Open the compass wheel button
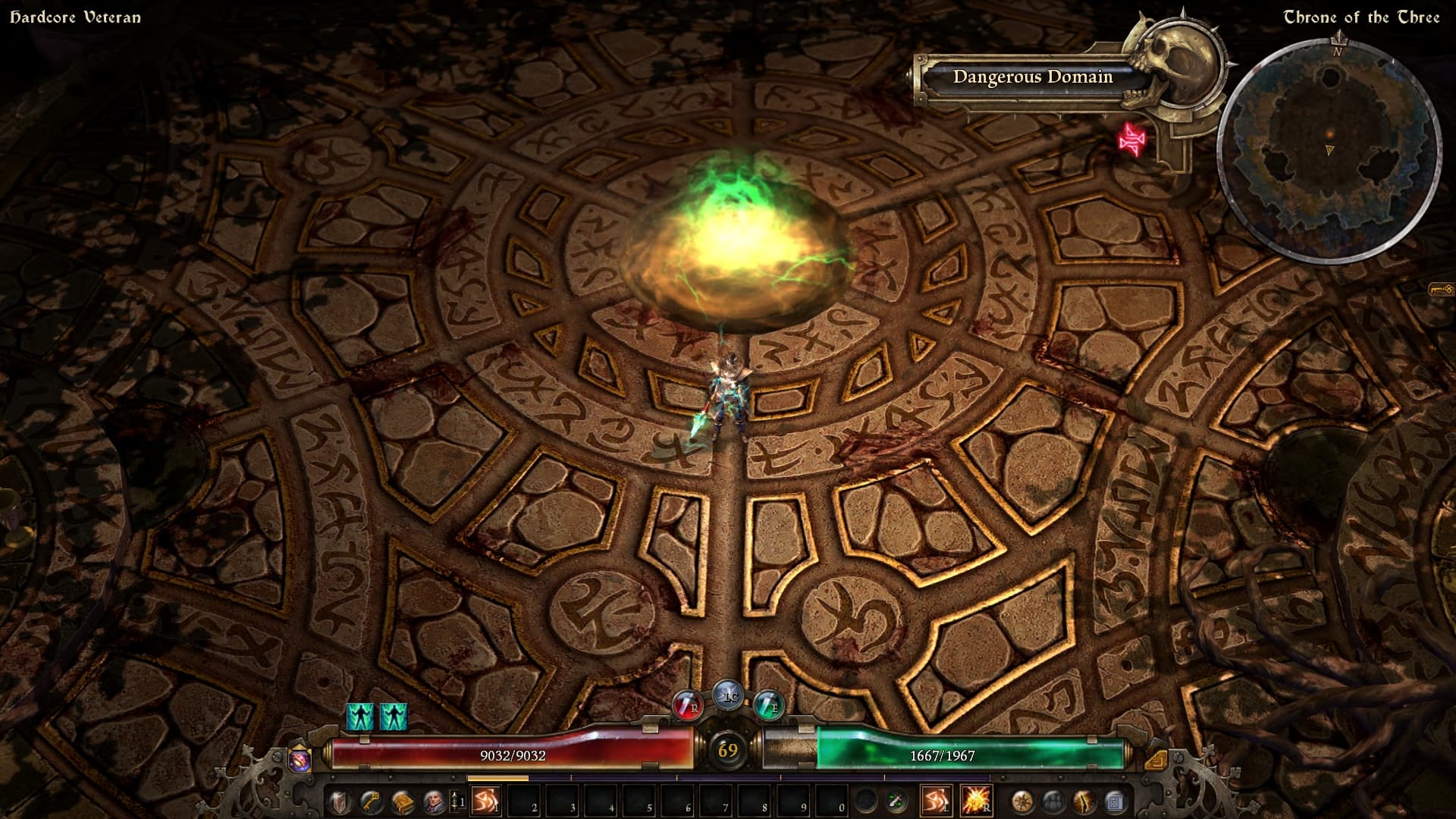The image size is (1456, 819). click(1022, 801)
